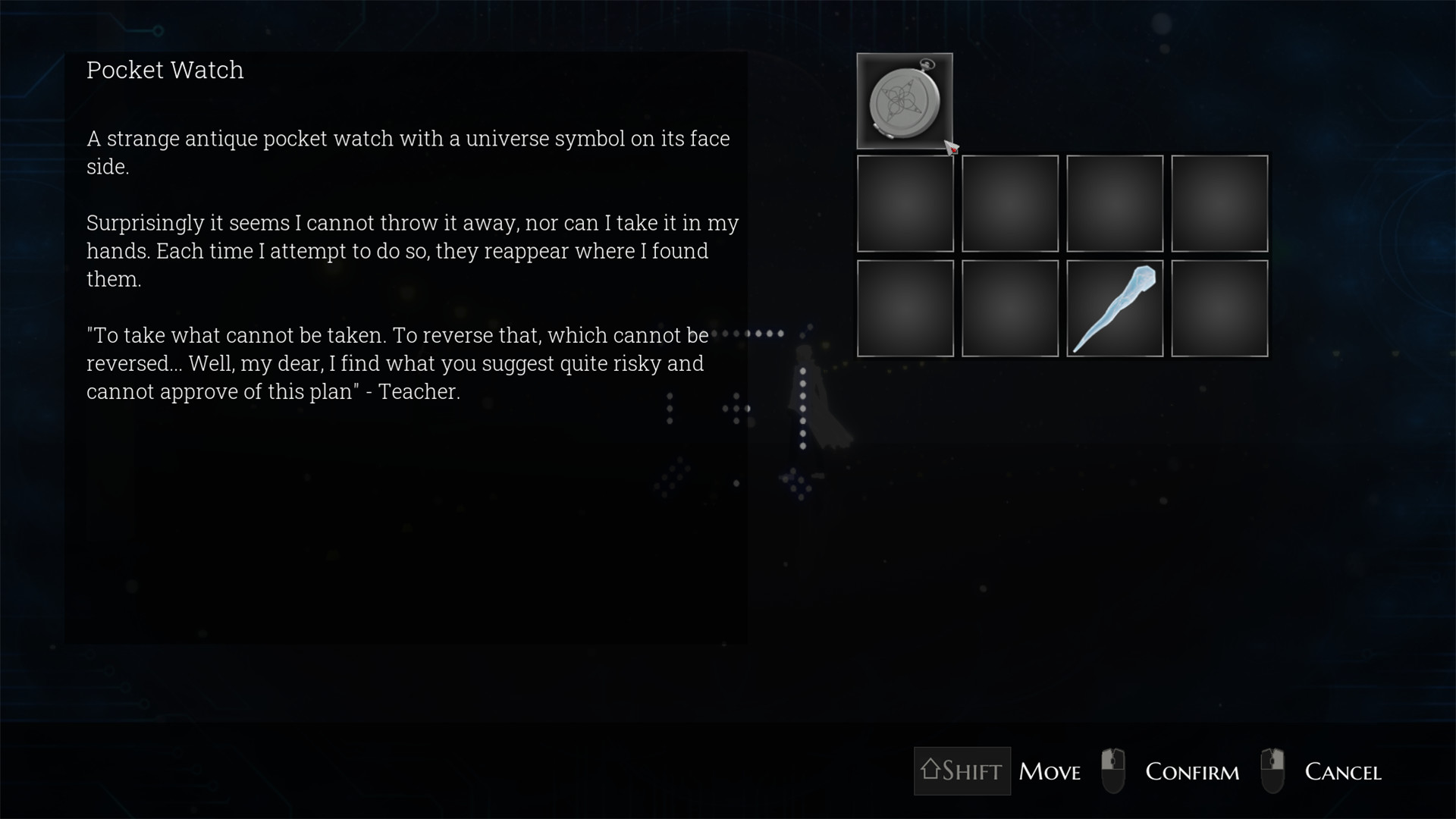Click the Pocket Watch title text

tap(165, 71)
